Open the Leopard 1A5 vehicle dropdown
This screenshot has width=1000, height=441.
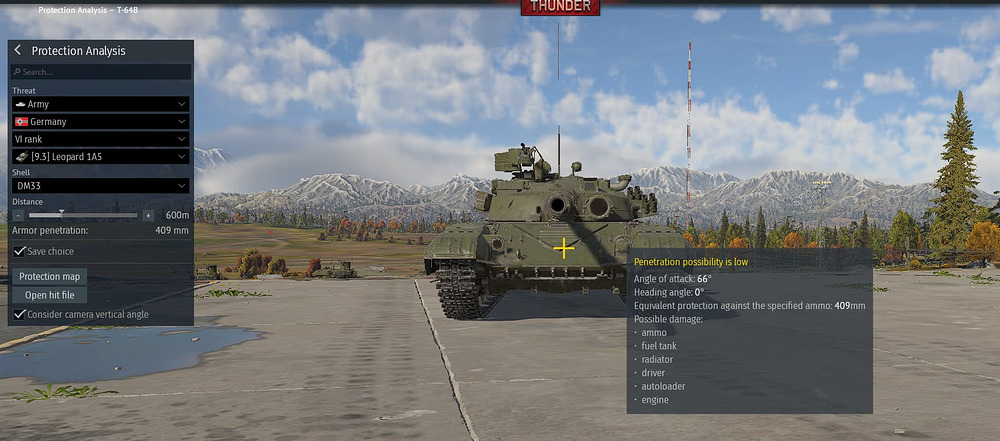pos(100,156)
